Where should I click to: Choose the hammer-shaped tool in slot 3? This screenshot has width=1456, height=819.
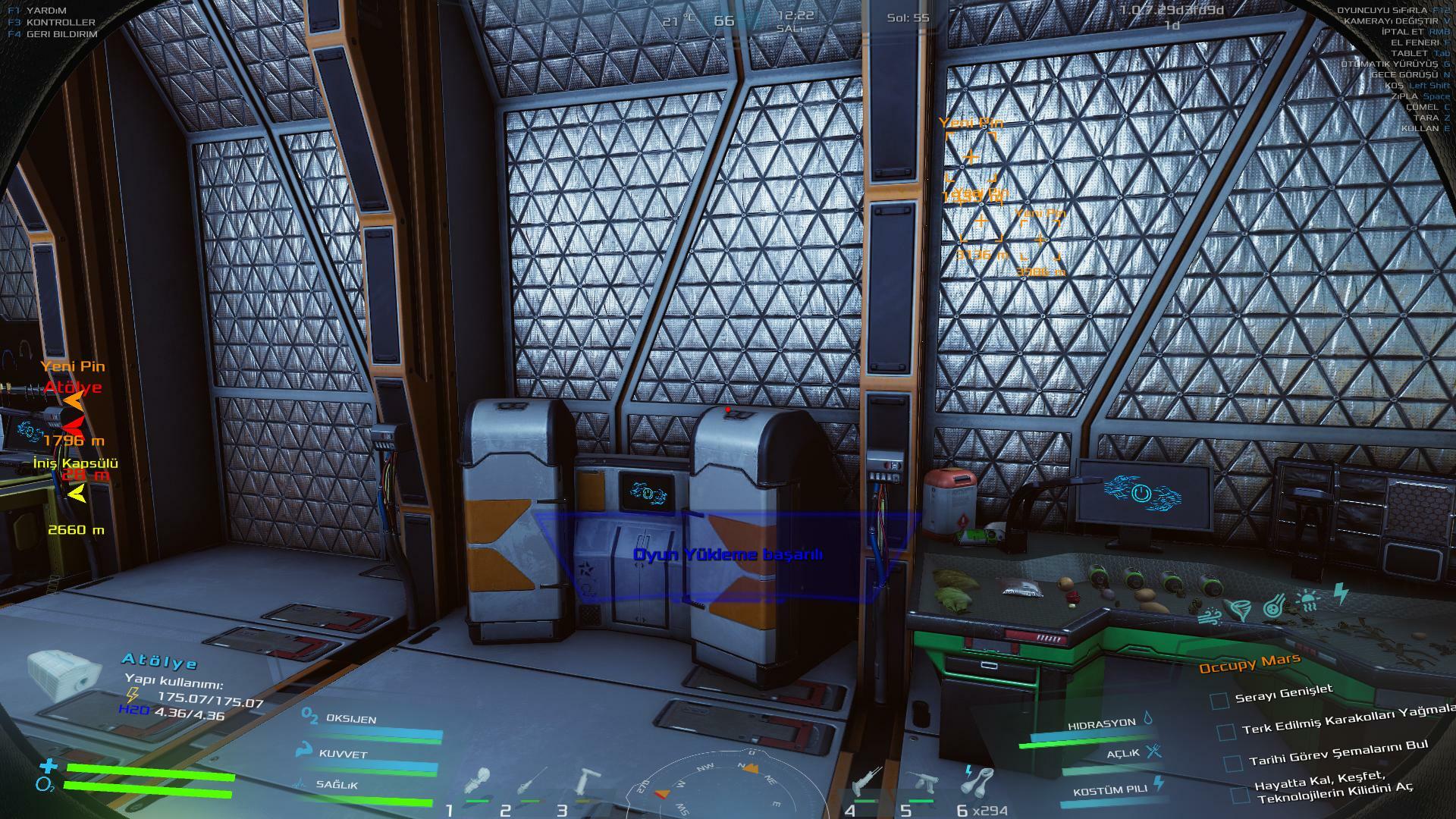(x=586, y=781)
